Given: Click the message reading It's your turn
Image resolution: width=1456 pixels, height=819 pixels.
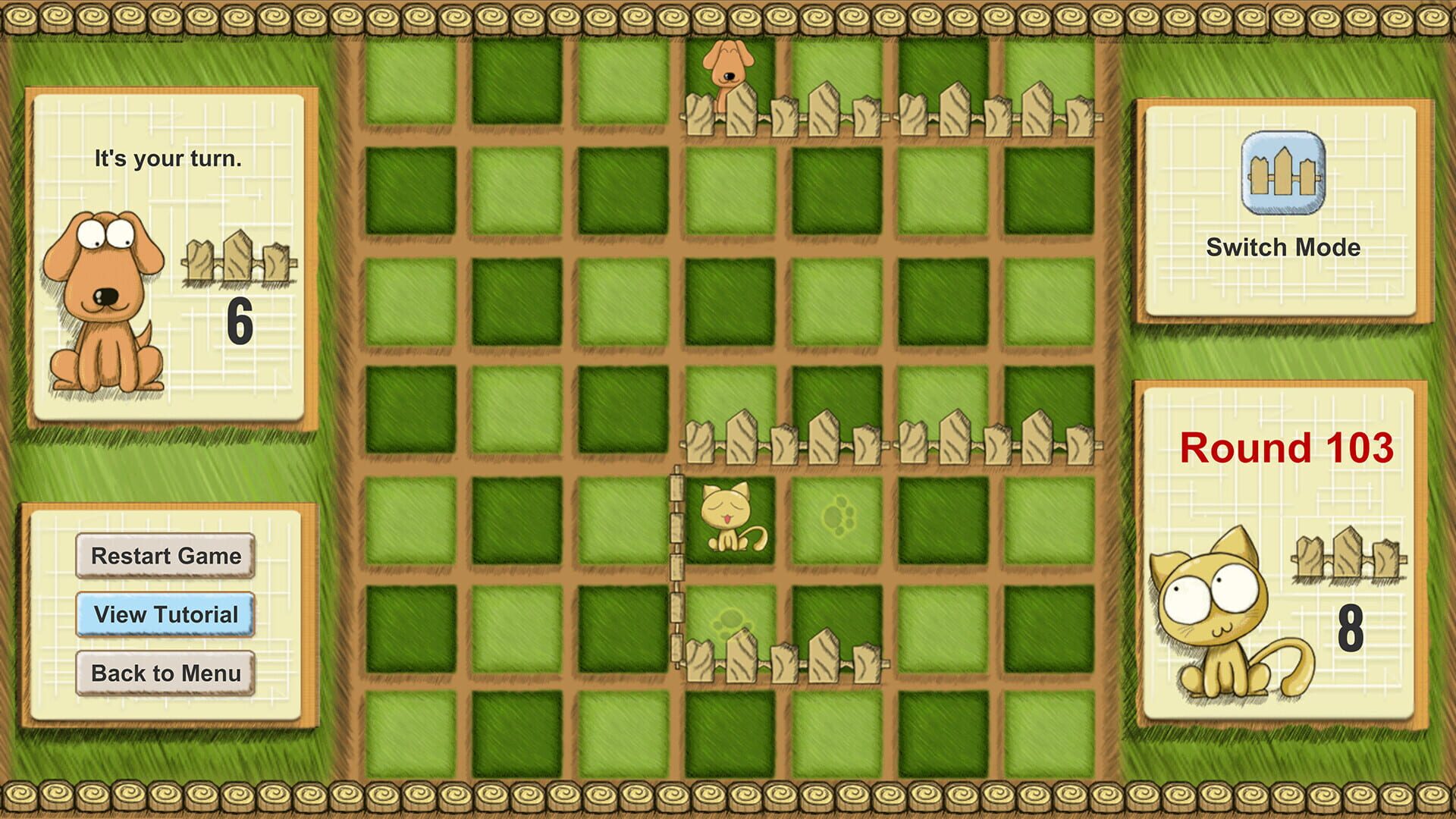Looking at the screenshot, I should pyautogui.click(x=167, y=158).
